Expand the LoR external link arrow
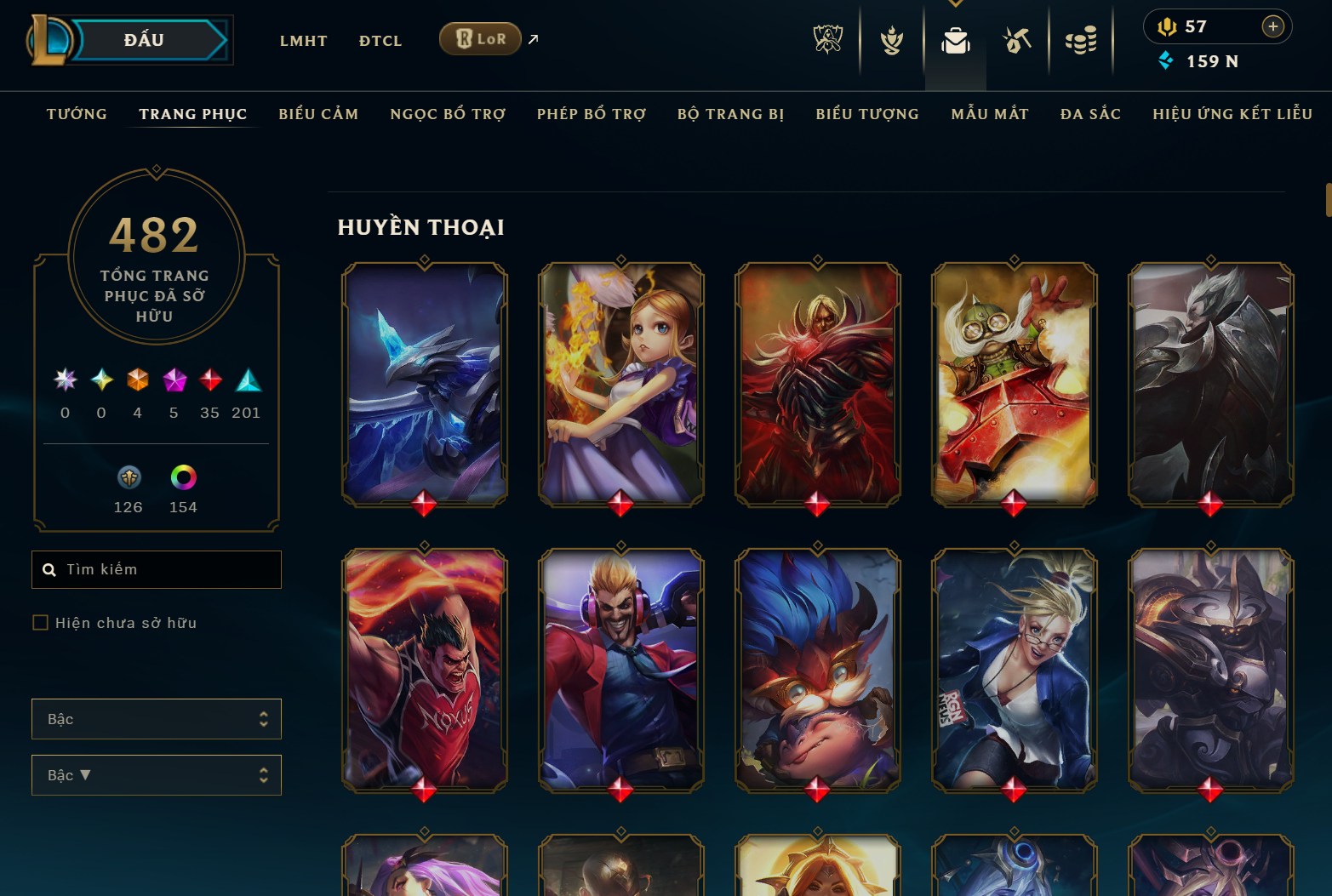This screenshot has height=896, width=1332. [532, 38]
